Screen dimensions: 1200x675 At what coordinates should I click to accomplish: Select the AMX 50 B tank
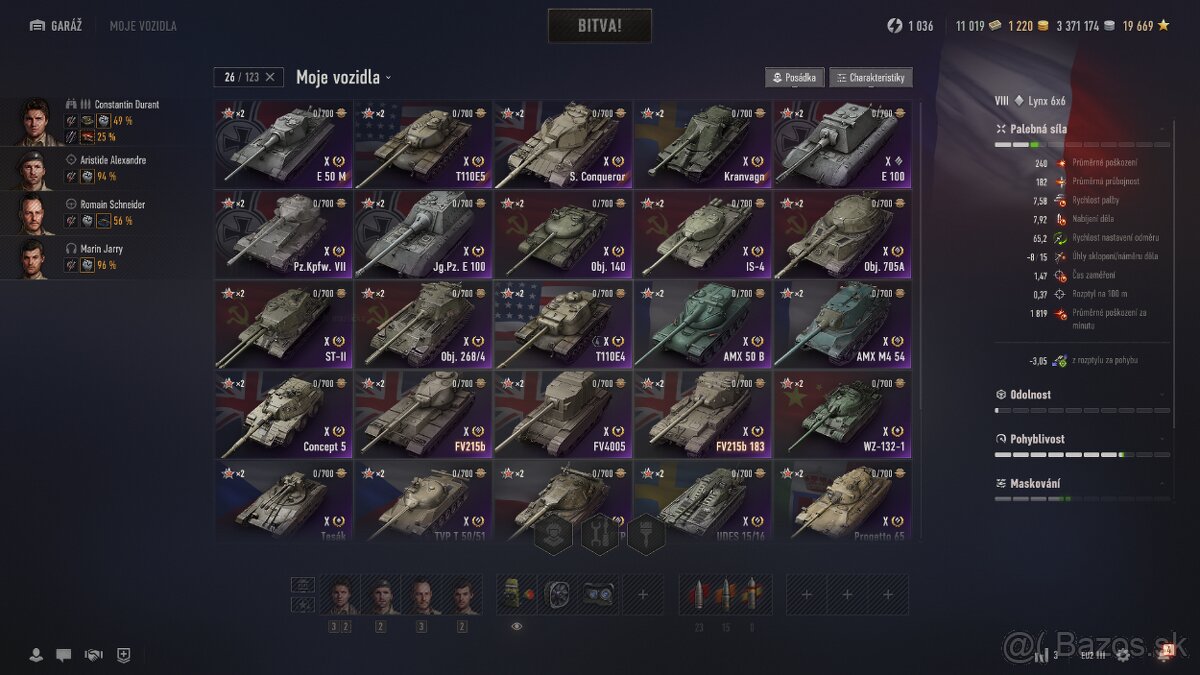[702, 325]
